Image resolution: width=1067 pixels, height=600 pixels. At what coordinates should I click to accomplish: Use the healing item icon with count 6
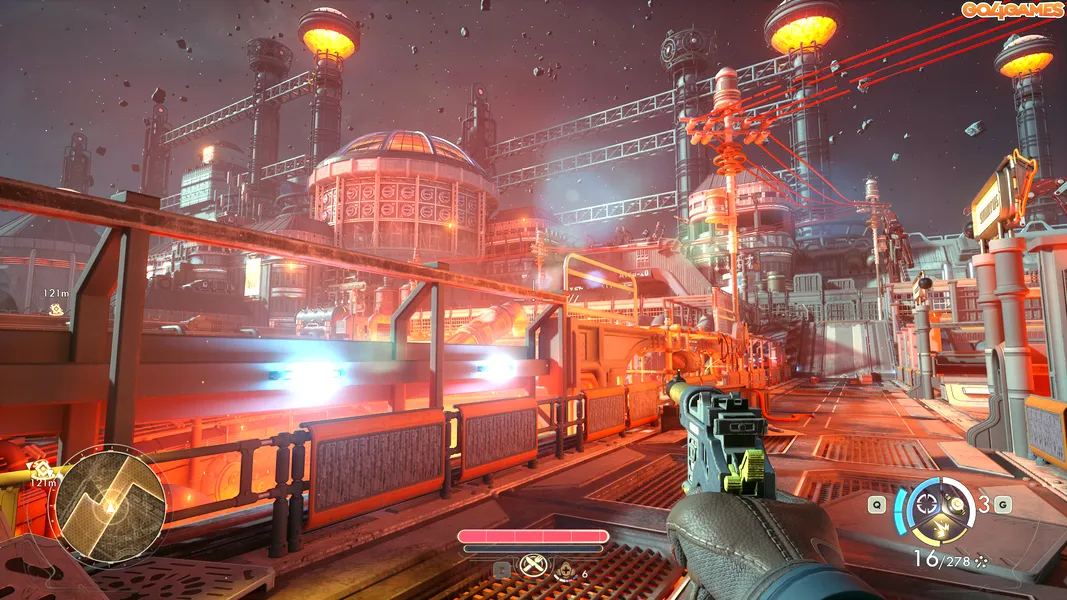tap(567, 572)
